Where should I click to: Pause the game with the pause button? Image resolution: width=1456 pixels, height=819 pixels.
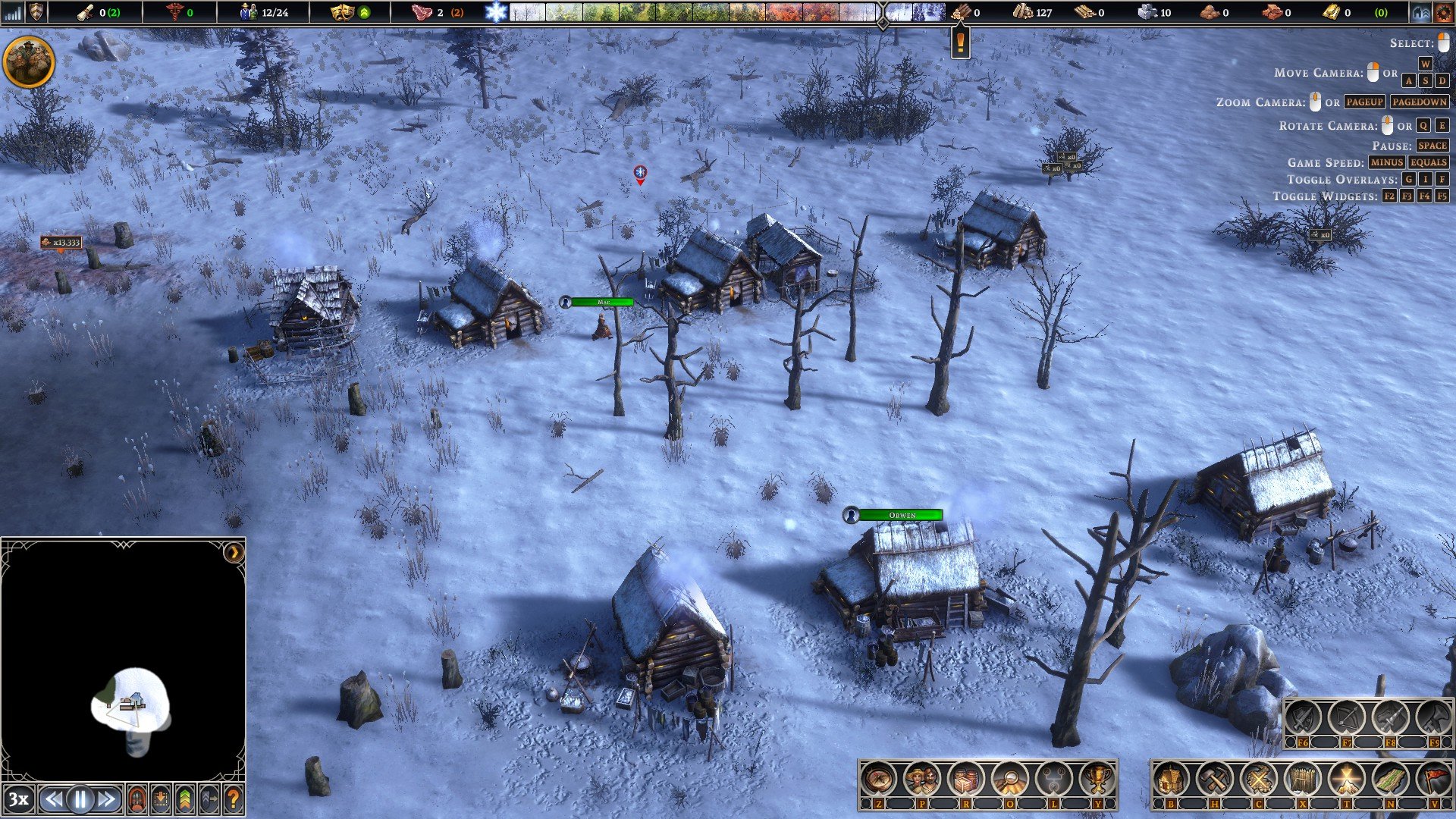tap(80, 799)
